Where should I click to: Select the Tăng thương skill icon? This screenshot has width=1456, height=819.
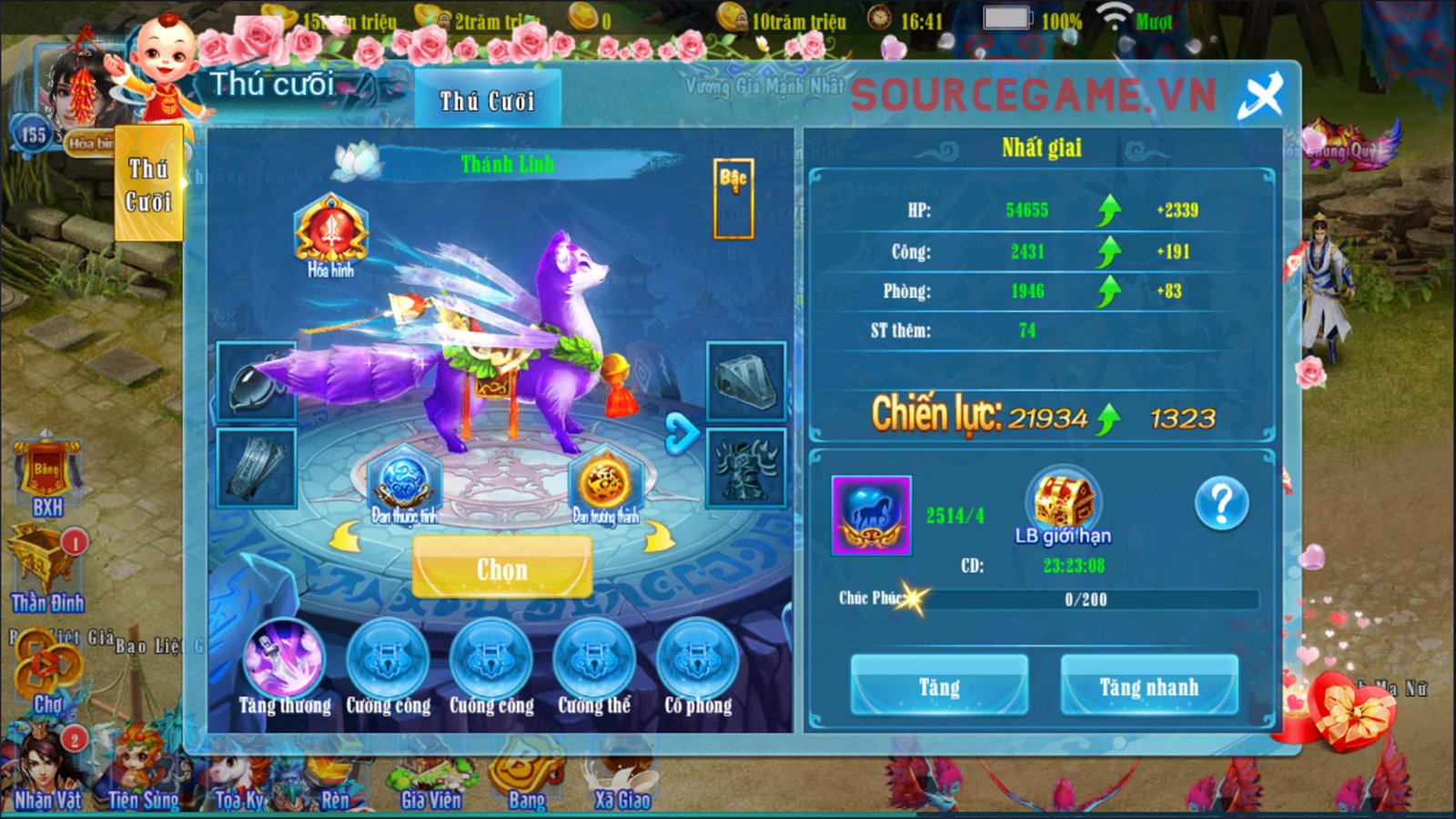pyautogui.click(x=284, y=660)
